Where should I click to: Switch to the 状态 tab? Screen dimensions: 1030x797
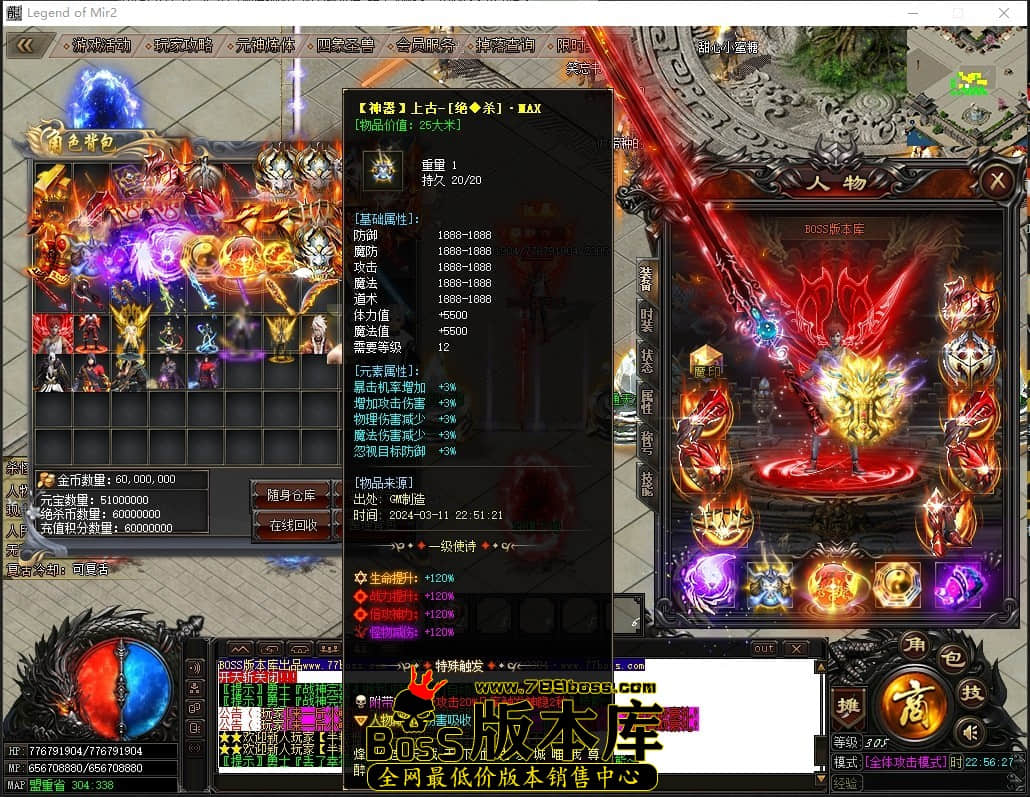pos(647,363)
